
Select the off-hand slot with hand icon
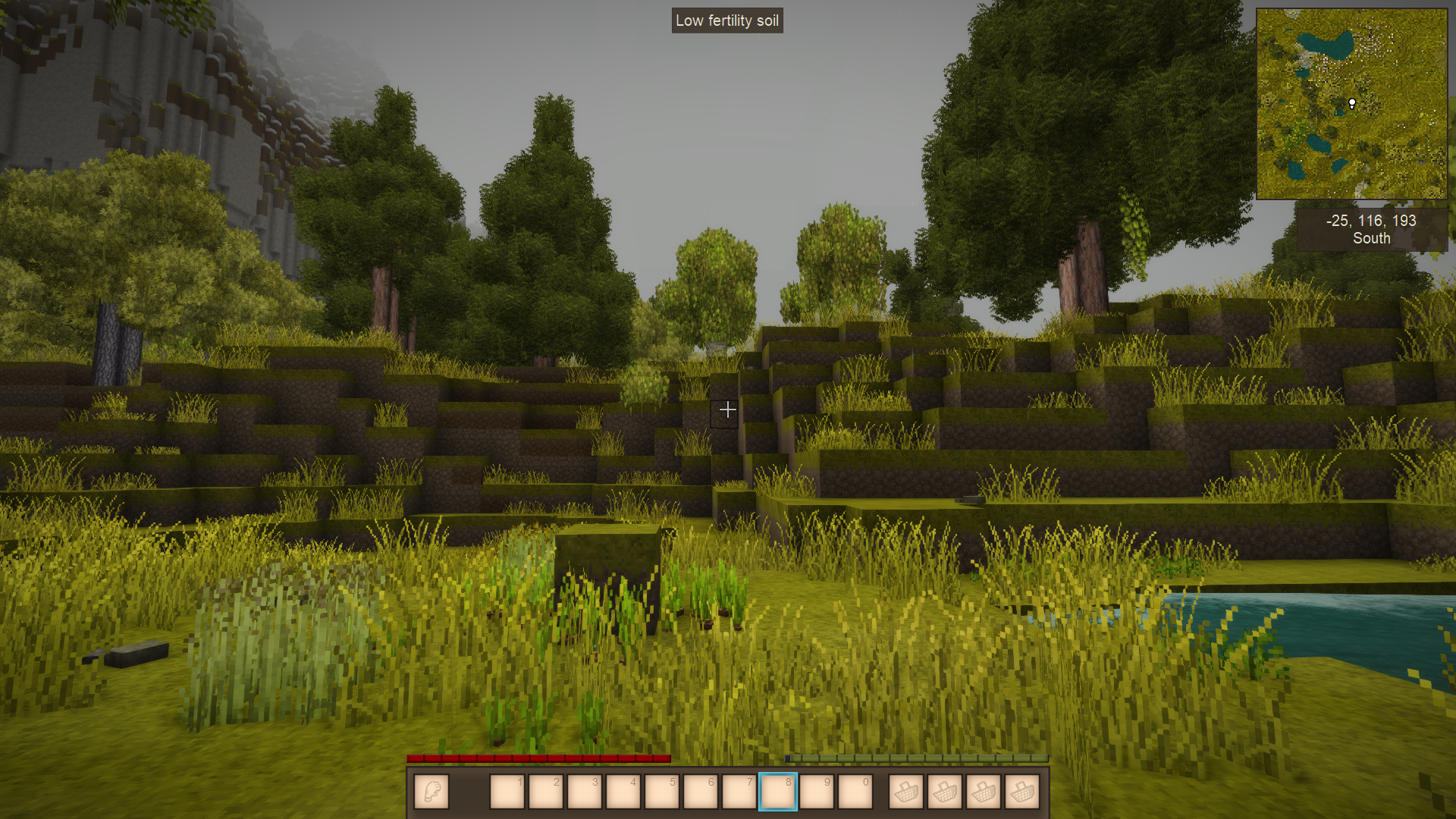(x=431, y=792)
